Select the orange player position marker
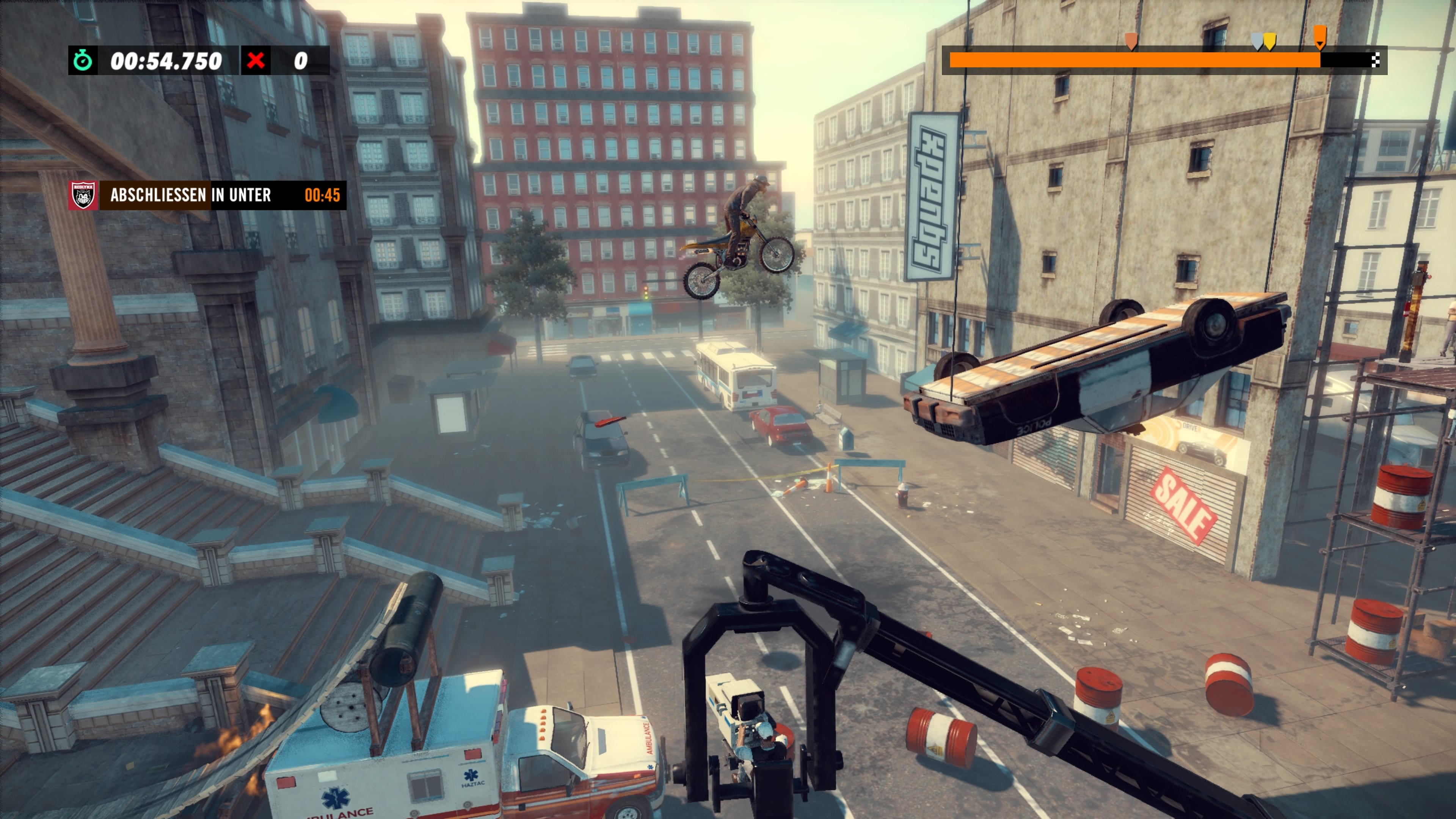 (1320, 37)
